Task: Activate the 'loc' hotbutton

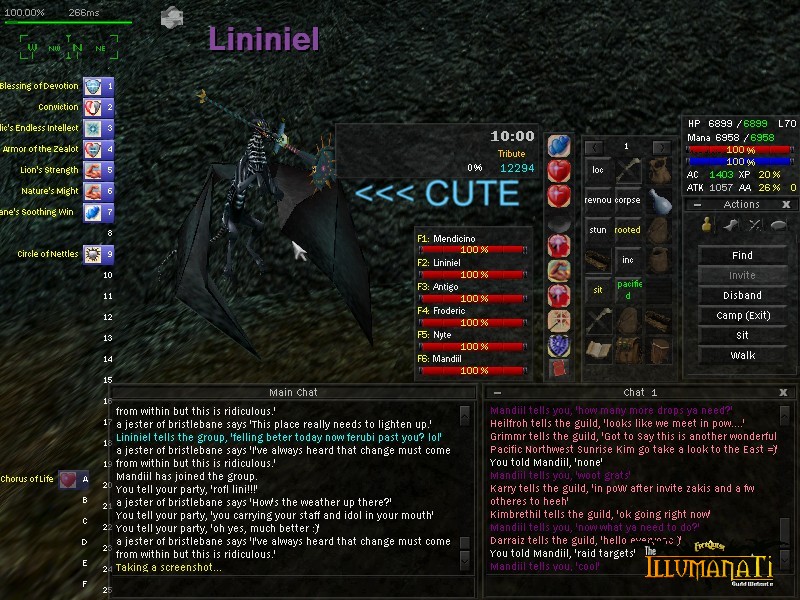Action: click(598, 170)
